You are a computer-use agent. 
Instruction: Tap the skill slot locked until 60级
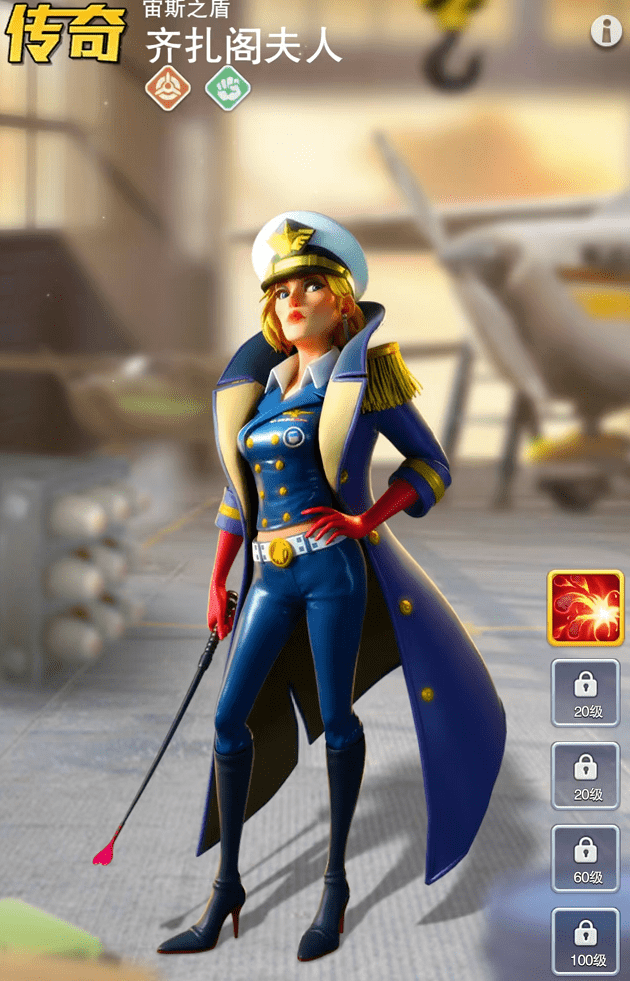pos(585,859)
